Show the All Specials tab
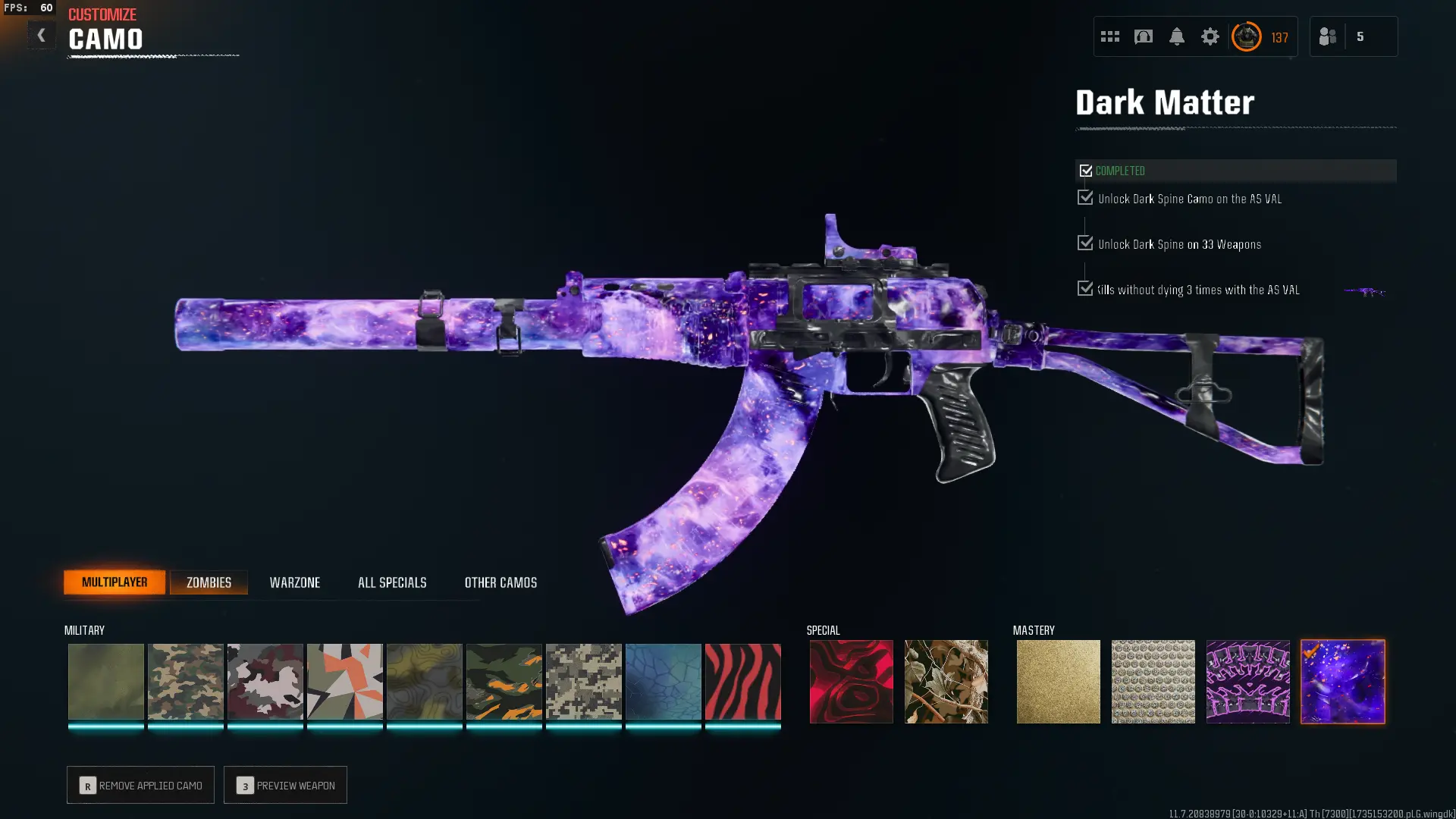Screen dimensions: 1456x819 (392, 582)
